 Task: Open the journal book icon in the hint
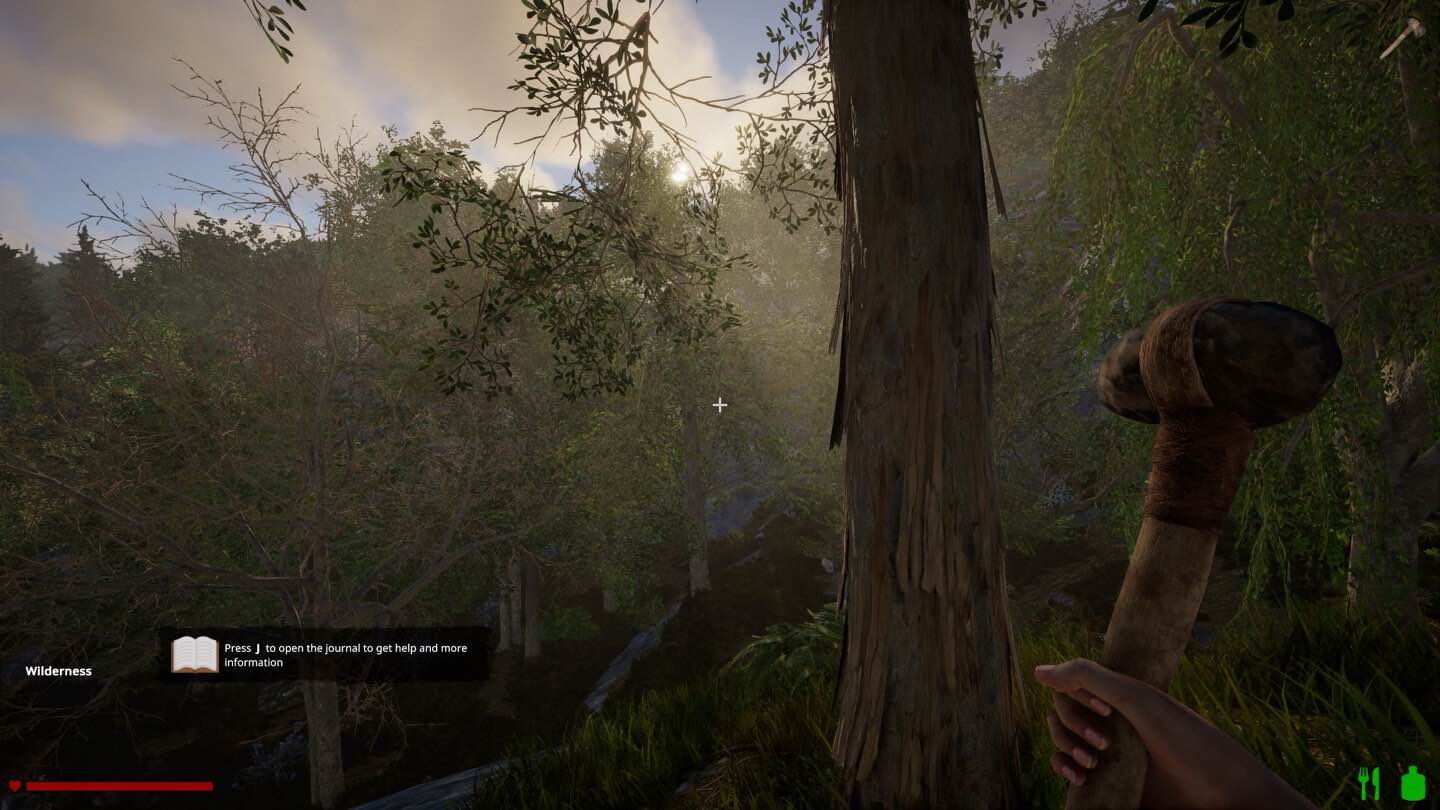[195, 654]
